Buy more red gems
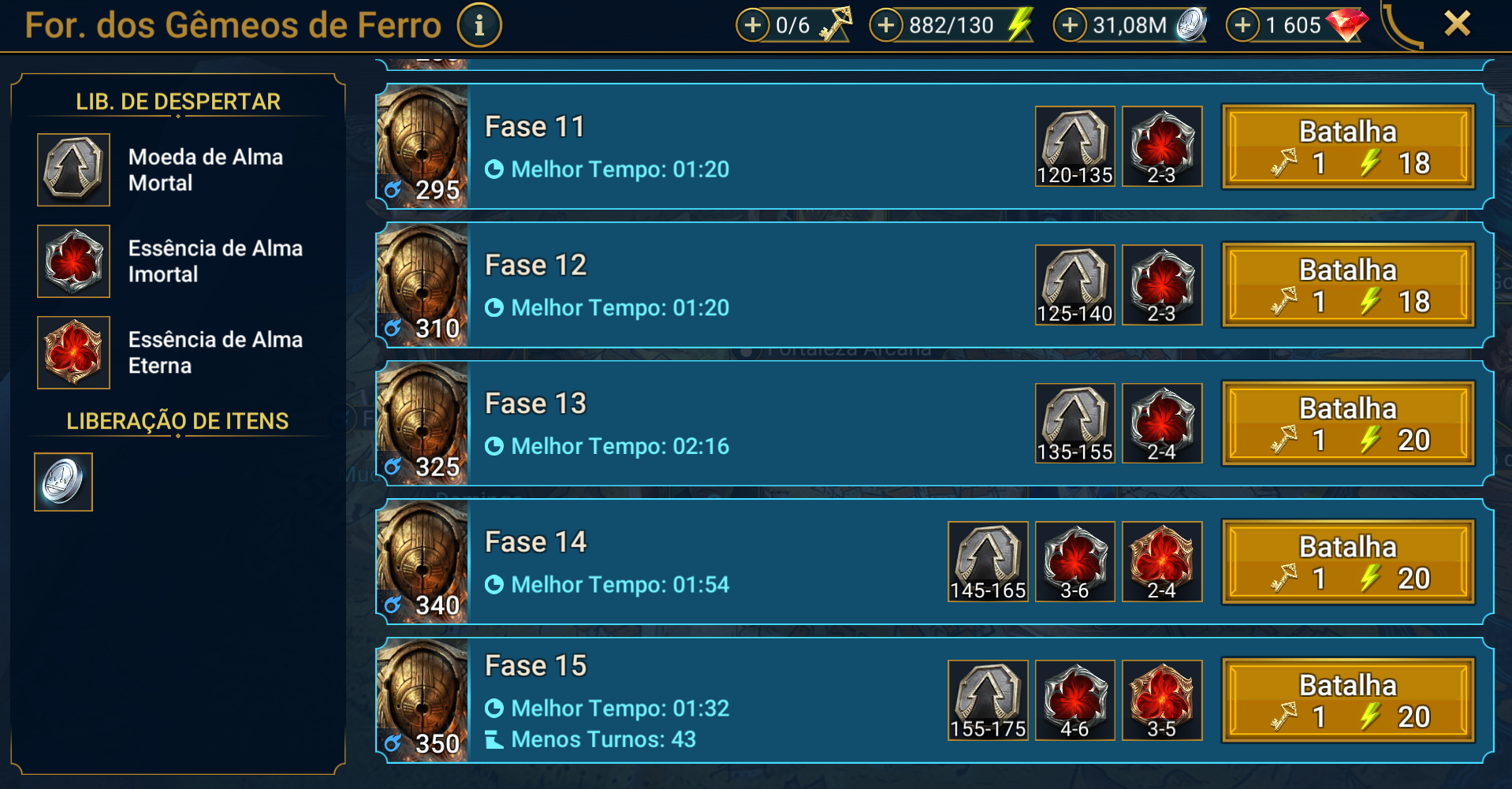The width and height of the screenshot is (1512, 789). [x=1243, y=25]
